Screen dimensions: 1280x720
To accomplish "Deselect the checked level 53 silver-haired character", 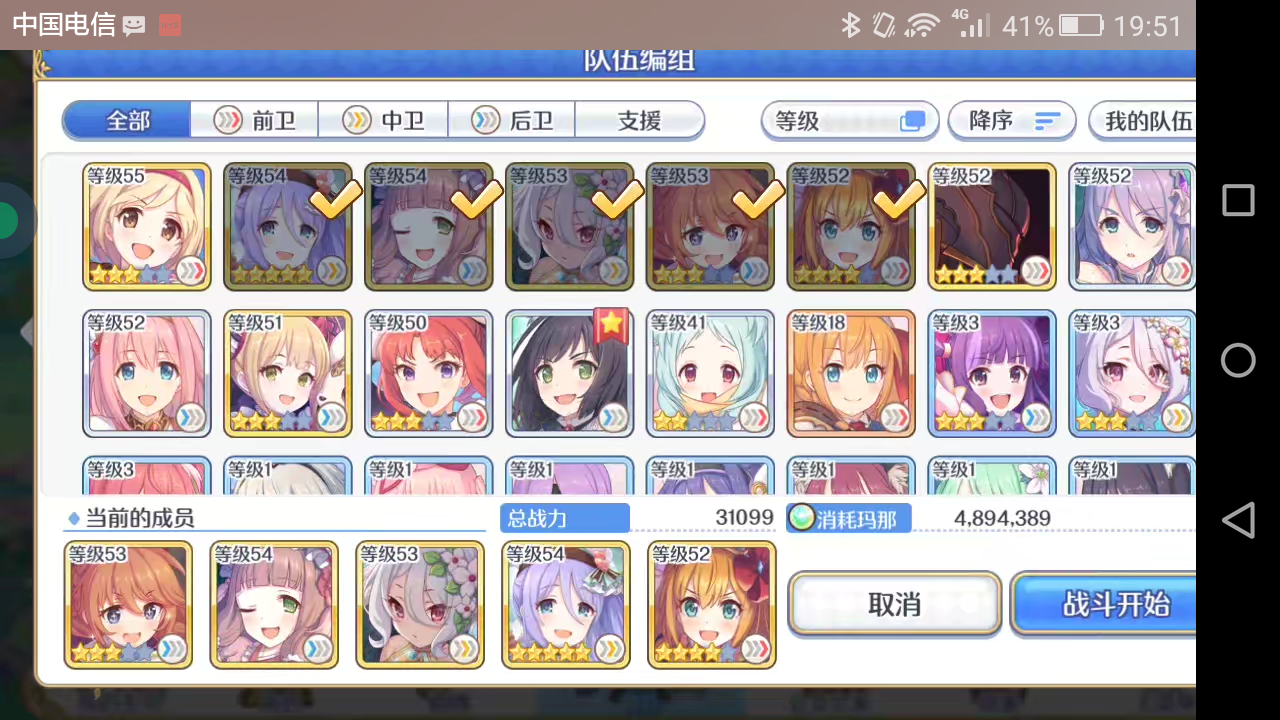I will (569, 226).
